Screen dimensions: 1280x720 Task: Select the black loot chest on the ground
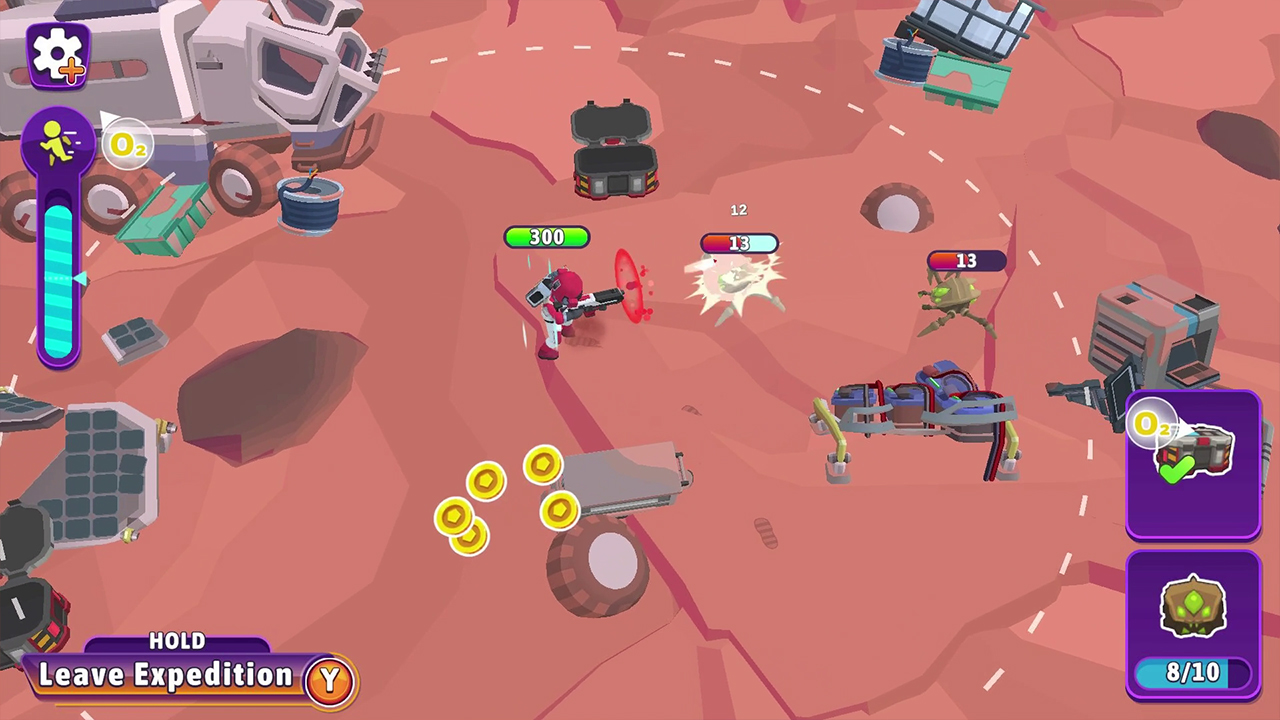click(x=615, y=150)
